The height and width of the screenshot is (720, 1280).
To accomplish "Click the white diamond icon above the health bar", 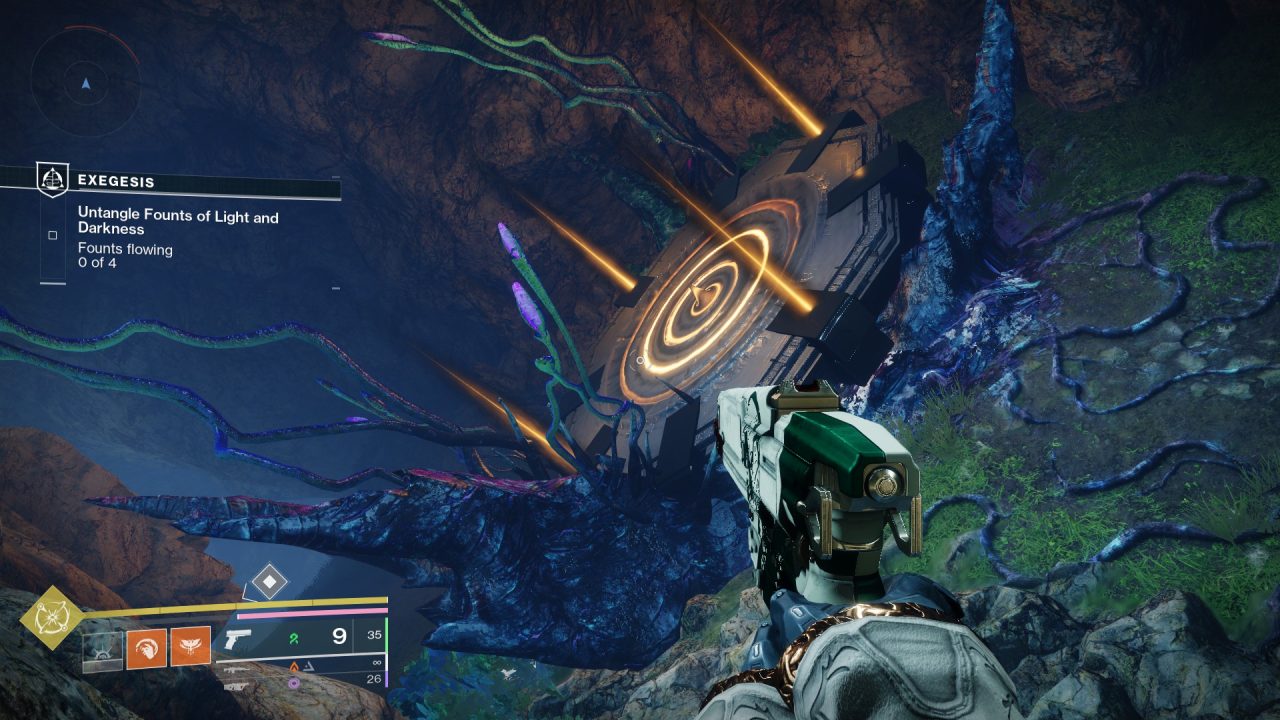I will click(270, 581).
